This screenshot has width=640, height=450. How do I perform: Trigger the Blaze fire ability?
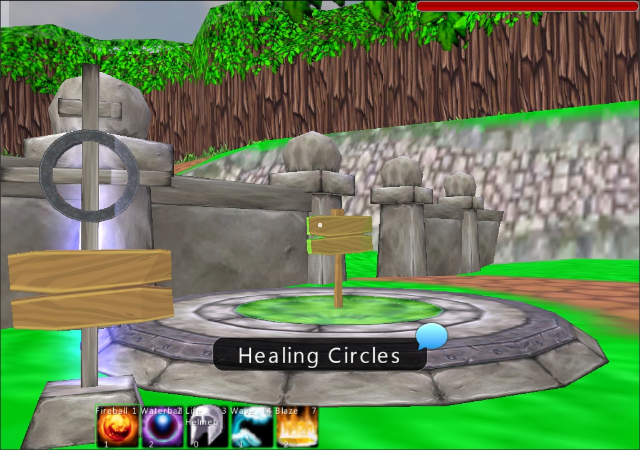click(297, 430)
